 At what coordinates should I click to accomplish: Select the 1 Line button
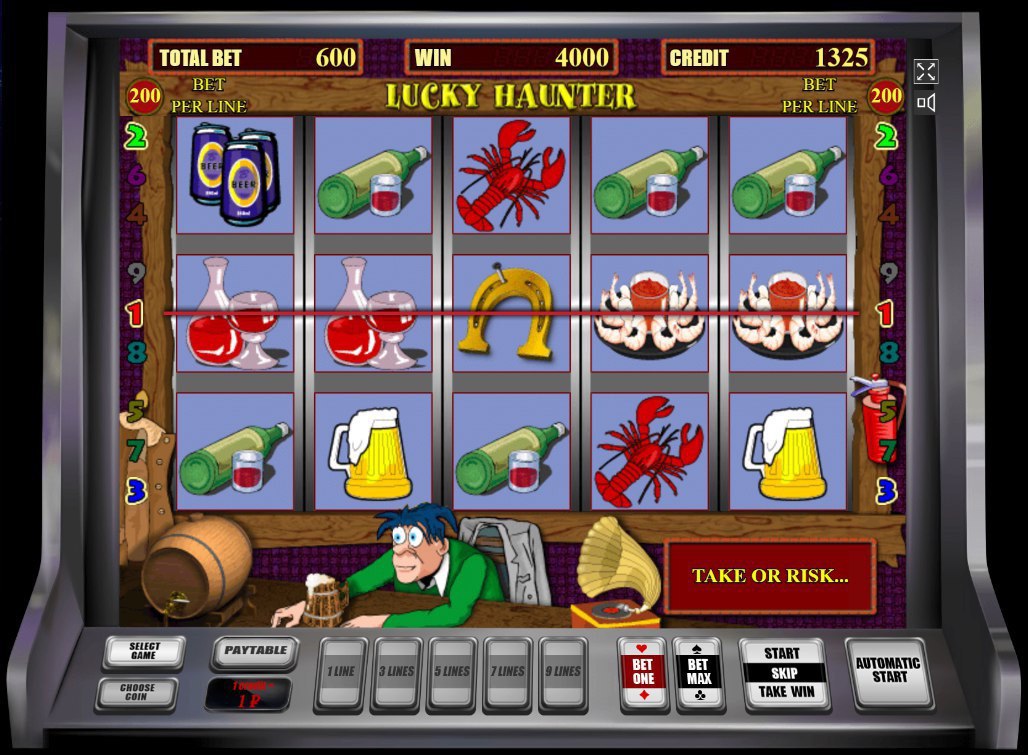tap(341, 673)
